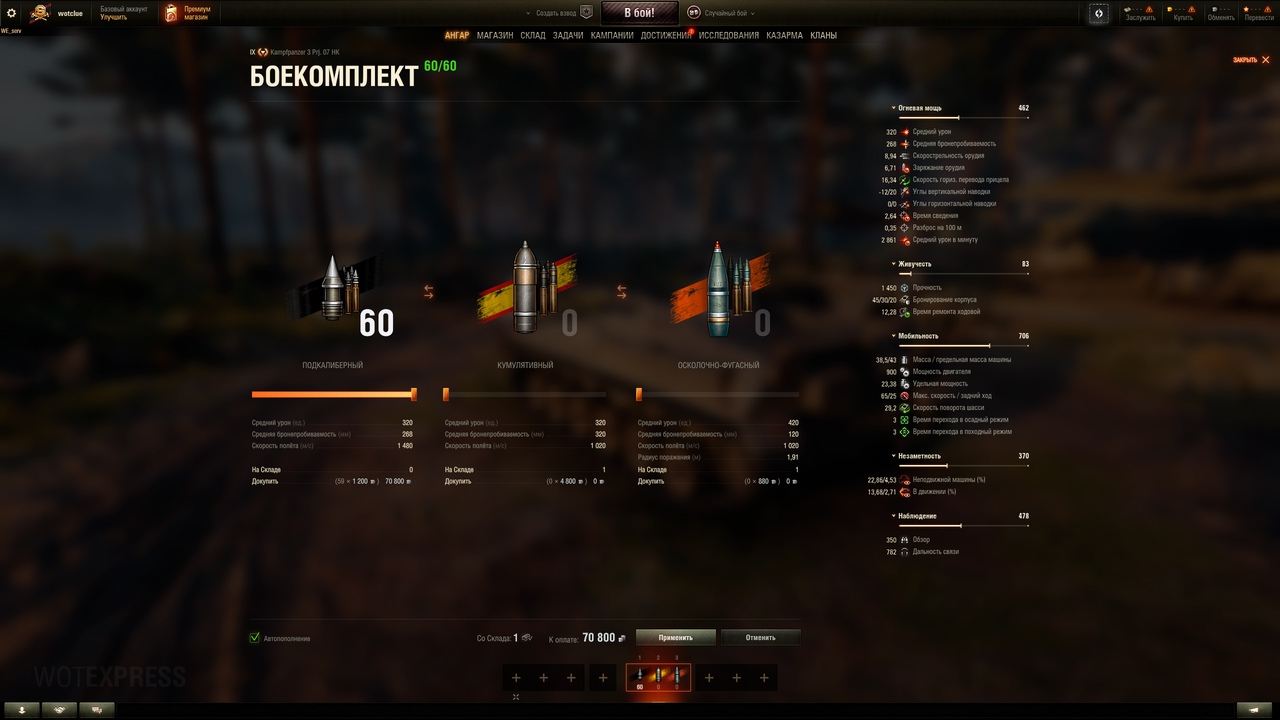This screenshot has height=720, width=1280.
Task: Open the Задачи tab
Action: click(x=568, y=36)
